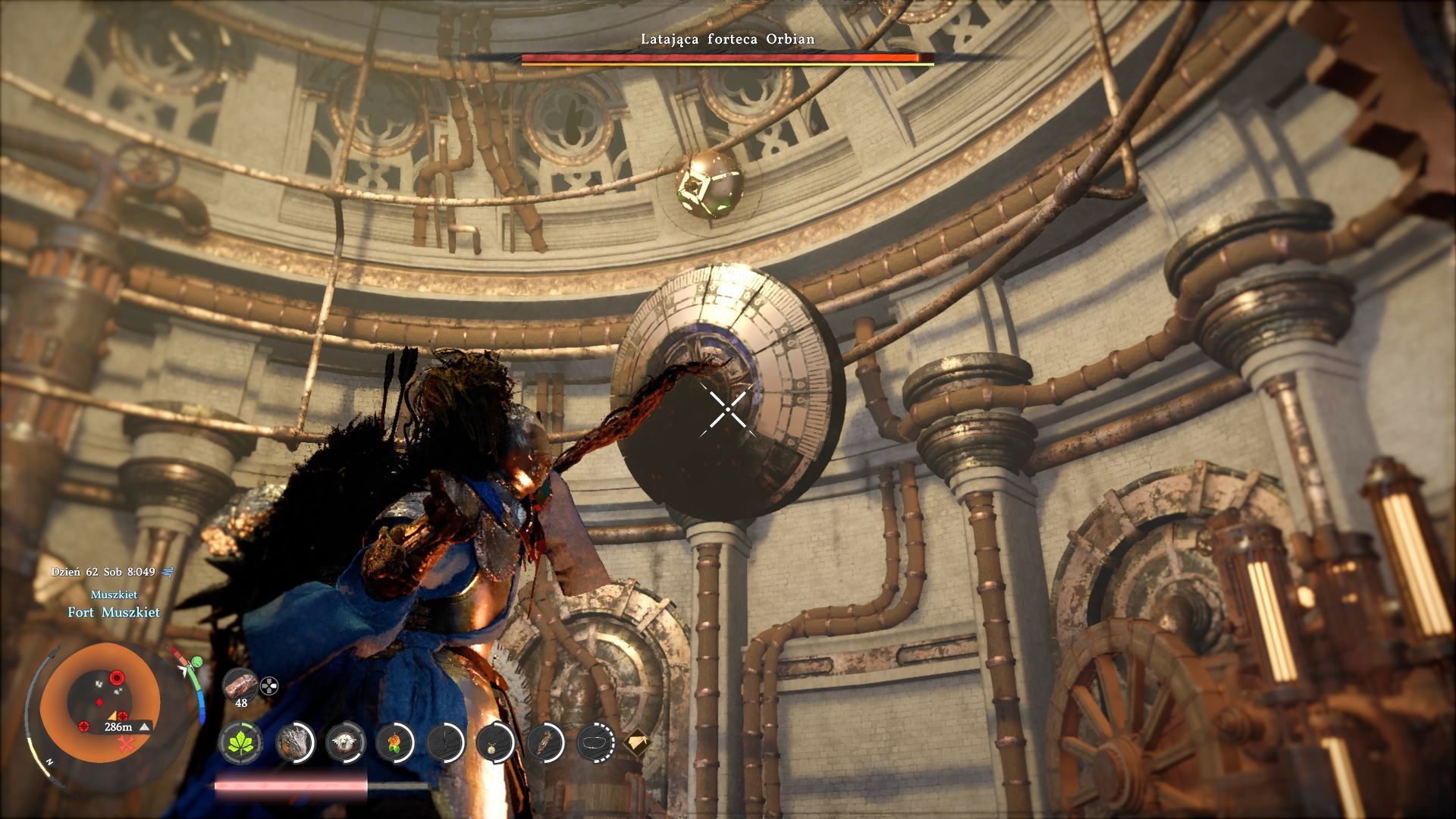Use the grilled meat food slot
1456x819 pixels.
(x=240, y=684)
